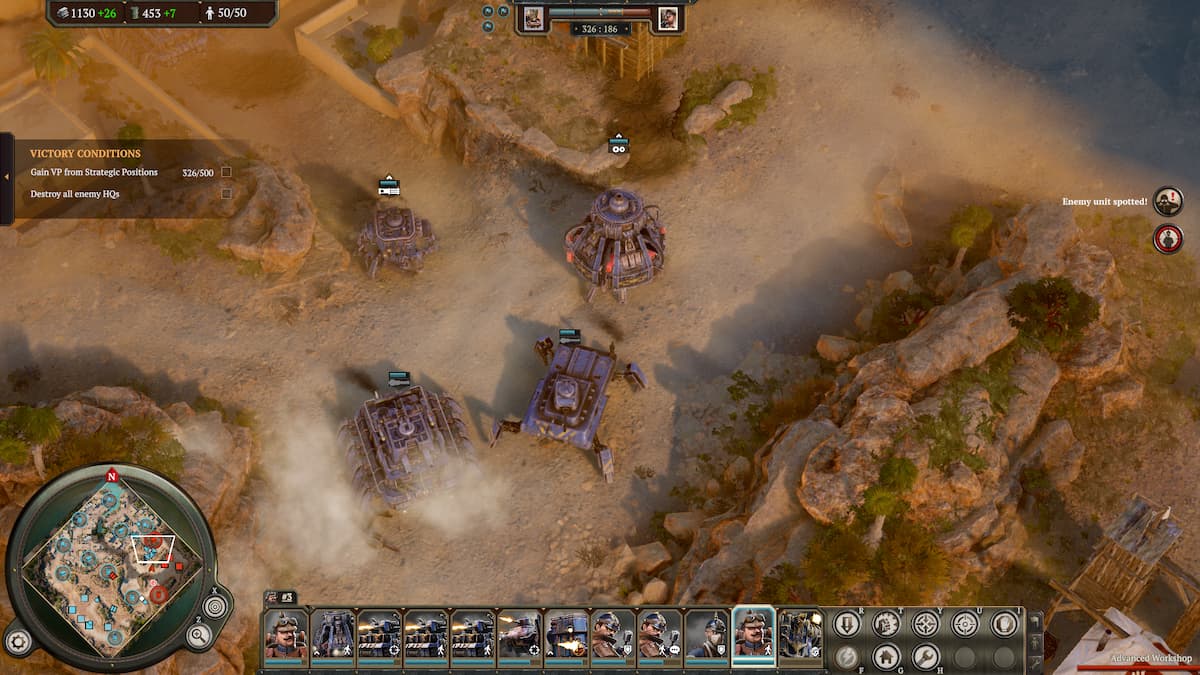Use the wrench repair command
1200x675 pixels.
pos(925,657)
